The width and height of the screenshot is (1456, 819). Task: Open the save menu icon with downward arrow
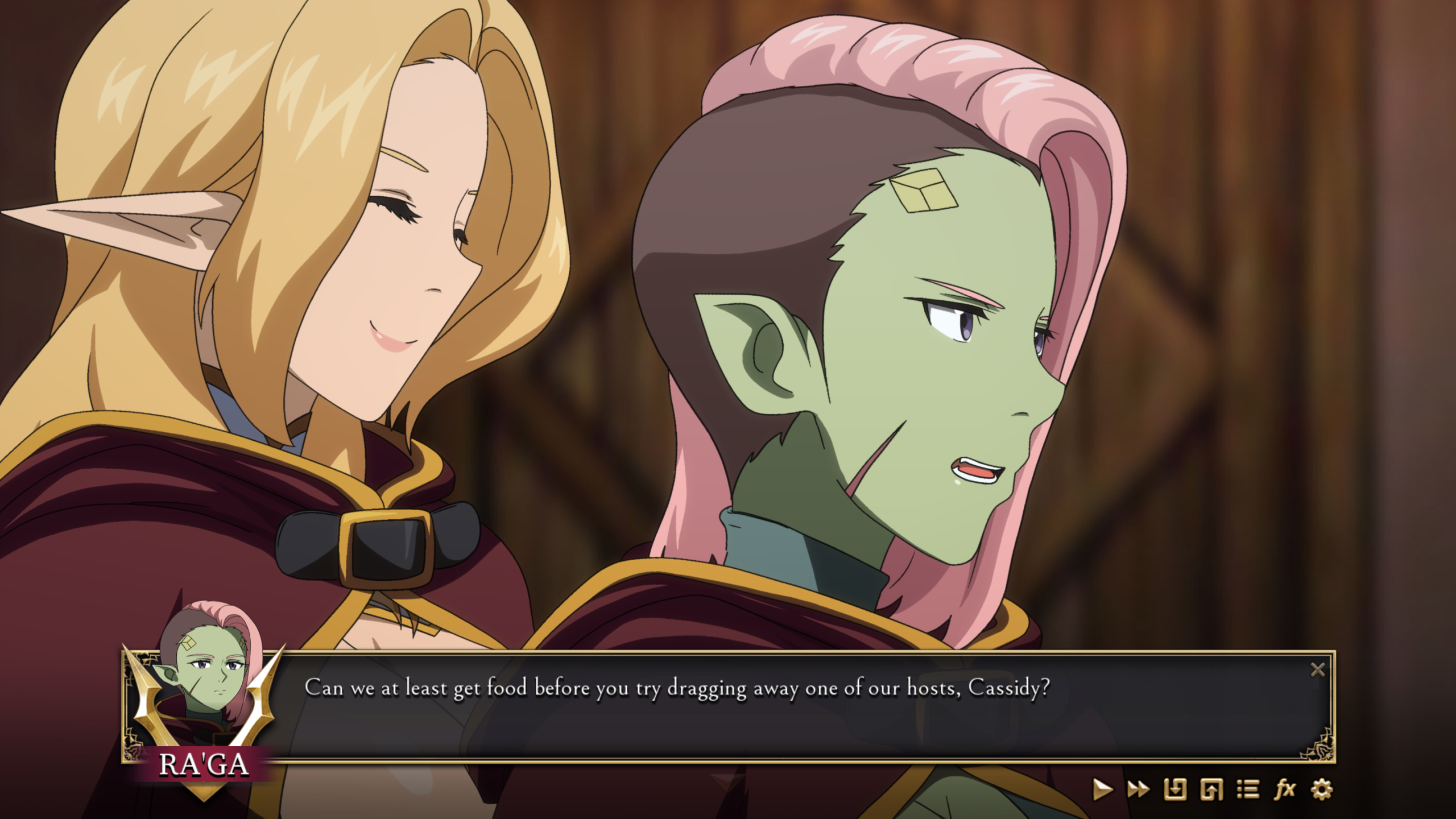[1175, 789]
